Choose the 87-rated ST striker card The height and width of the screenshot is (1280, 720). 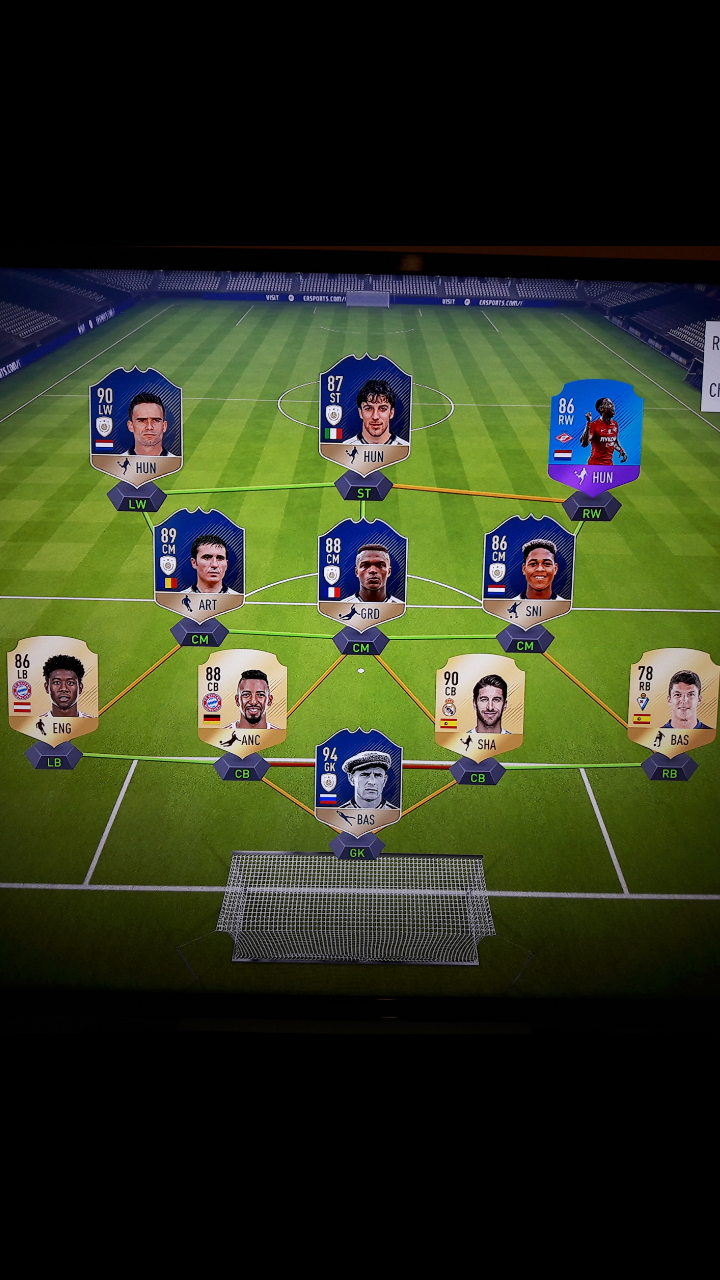[365, 413]
